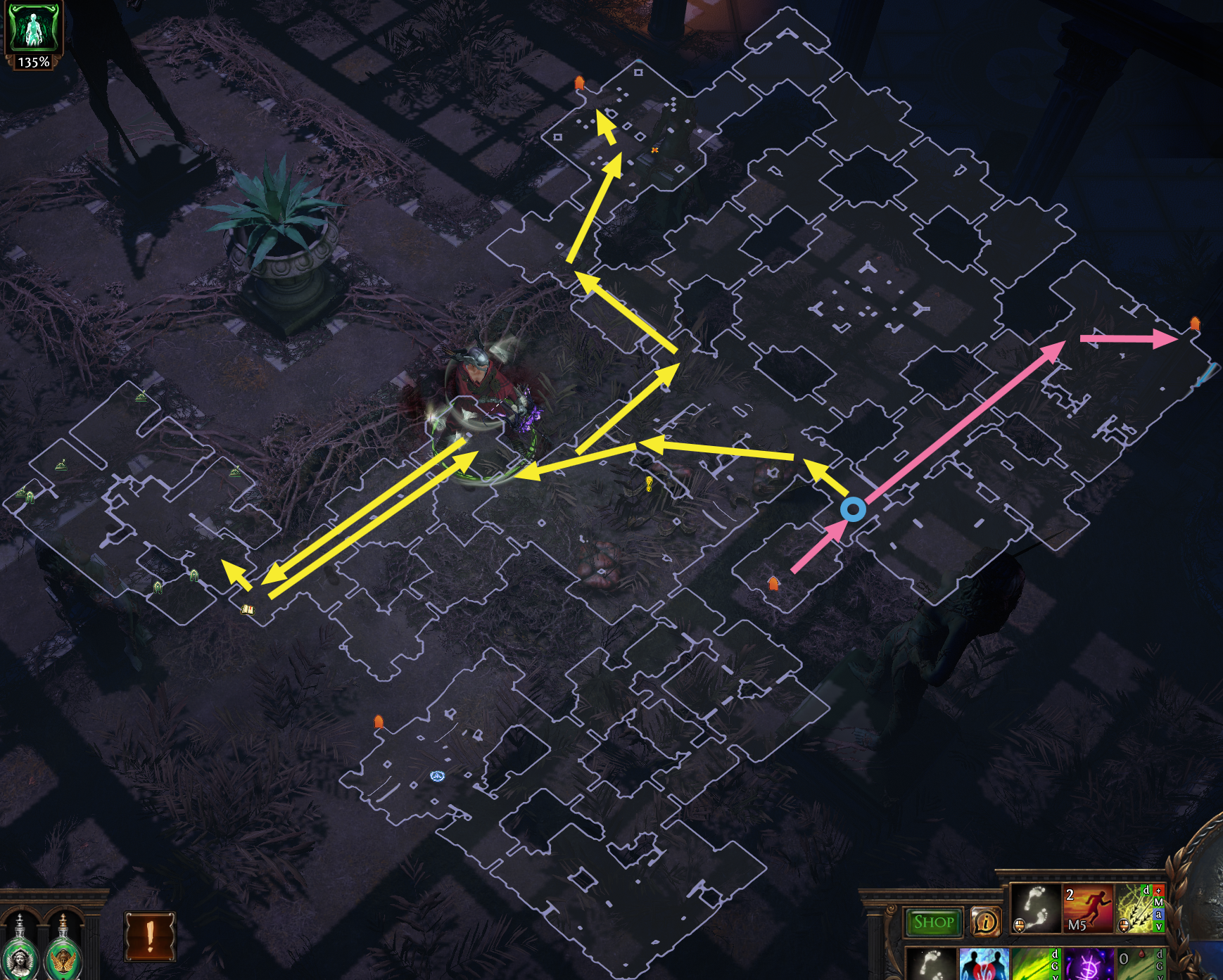Screen dimensions: 1223x980
Task: Open the orange exclamation mark notification
Action: (x=149, y=936)
